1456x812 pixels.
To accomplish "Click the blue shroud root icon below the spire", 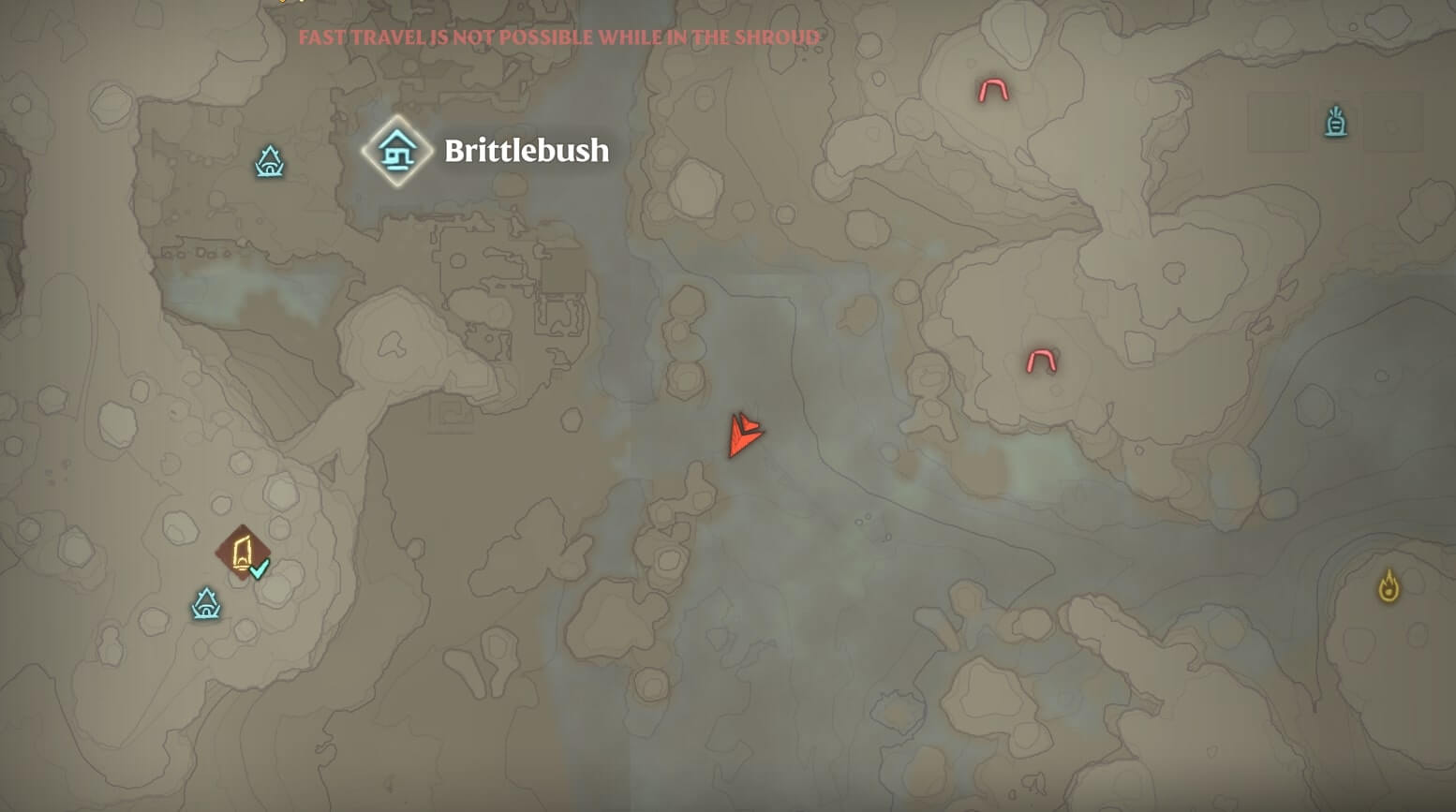I will (x=206, y=602).
